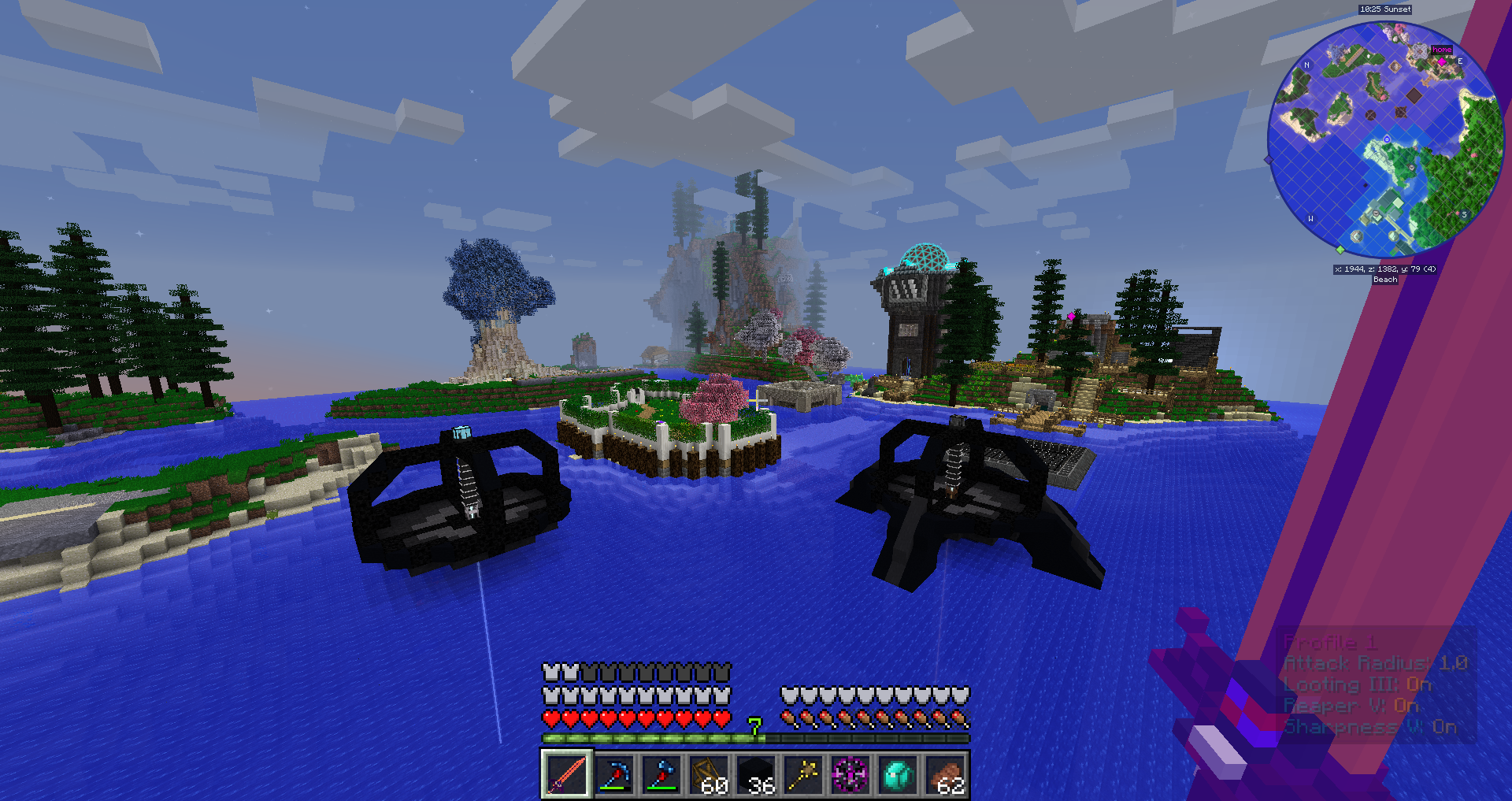
Task: Select the red sword hotbar slot
Action: [x=566, y=774]
